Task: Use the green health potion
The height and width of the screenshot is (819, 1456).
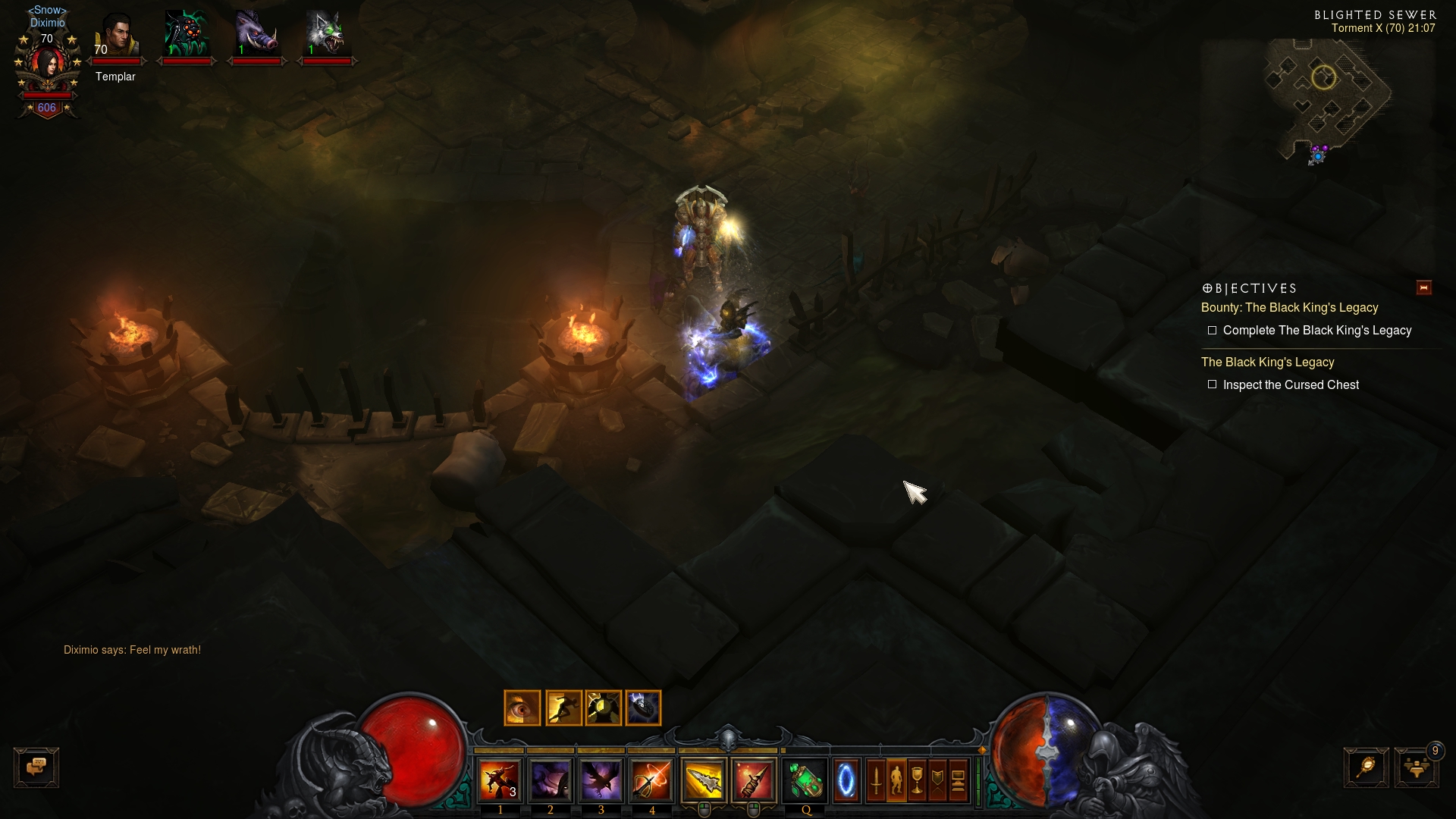Action: click(805, 780)
